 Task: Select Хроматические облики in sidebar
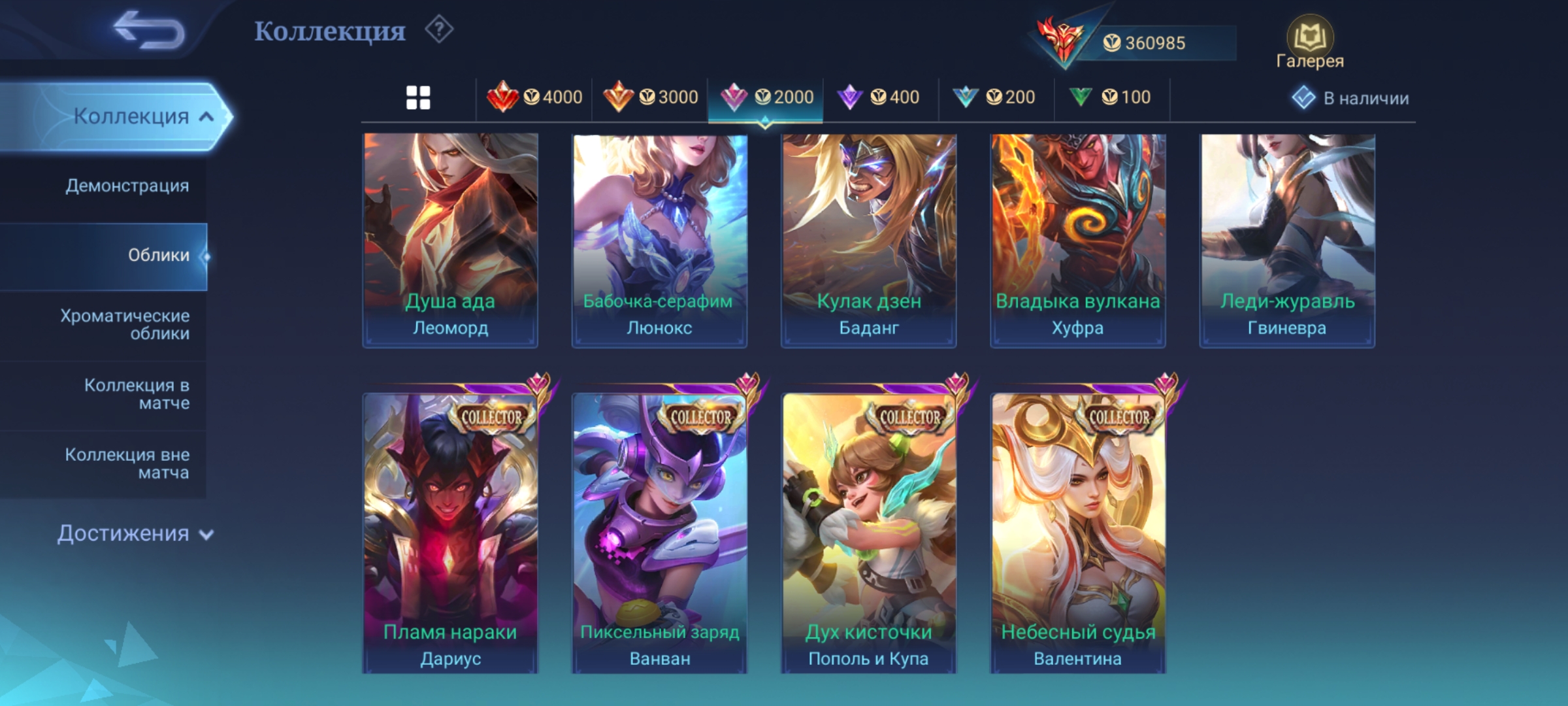pos(125,324)
